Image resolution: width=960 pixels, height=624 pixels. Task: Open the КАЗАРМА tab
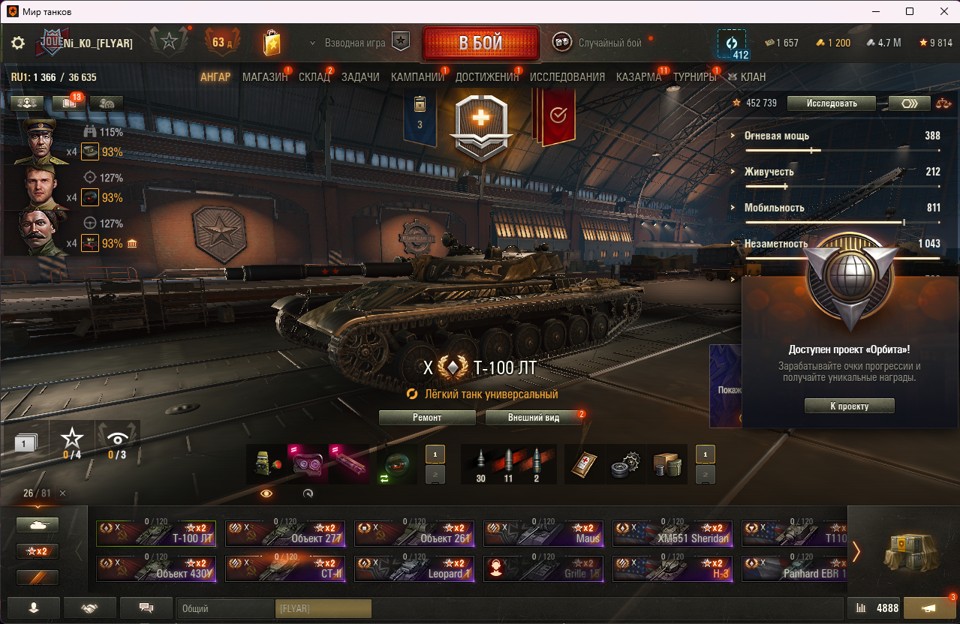point(638,77)
